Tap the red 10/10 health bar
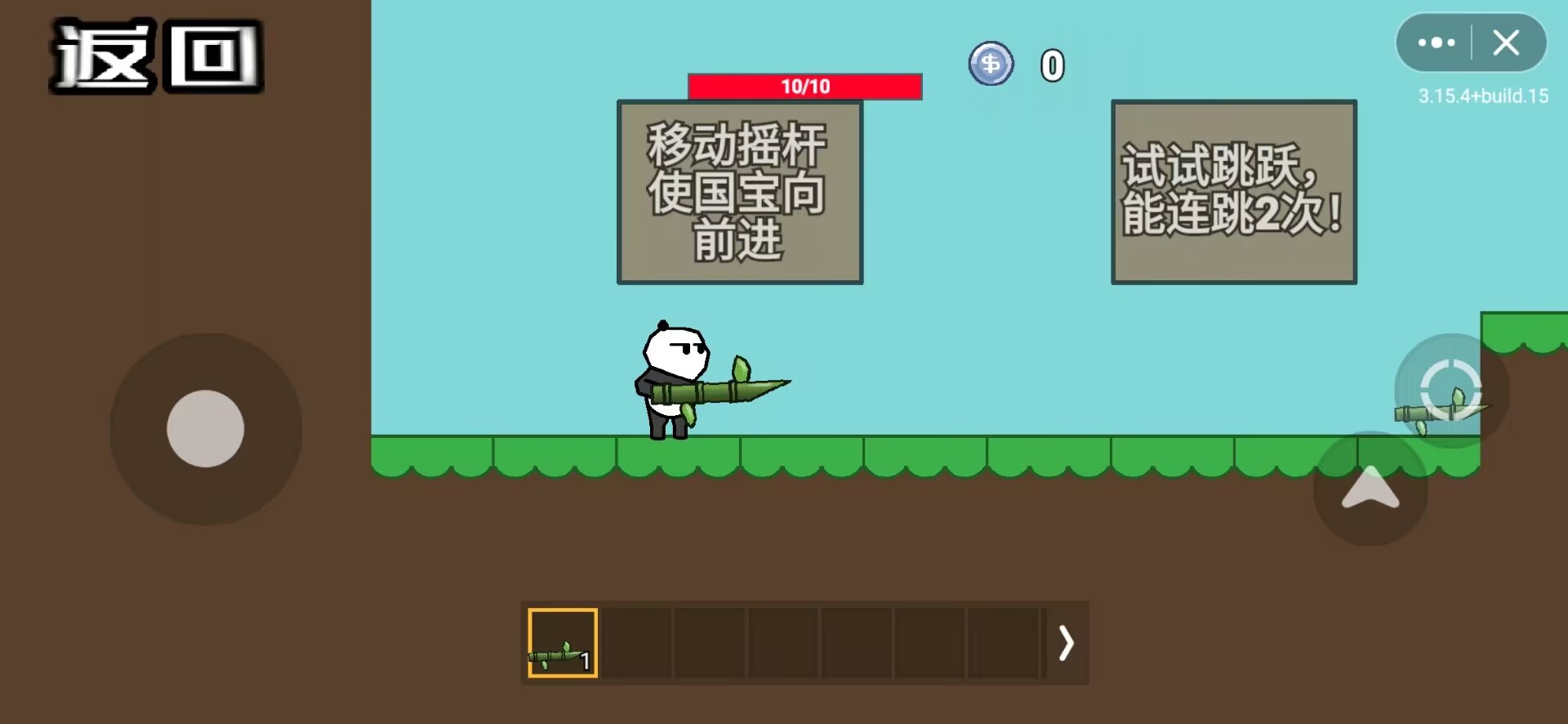The width and height of the screenshot is (1568, 724). coord(804,86)
